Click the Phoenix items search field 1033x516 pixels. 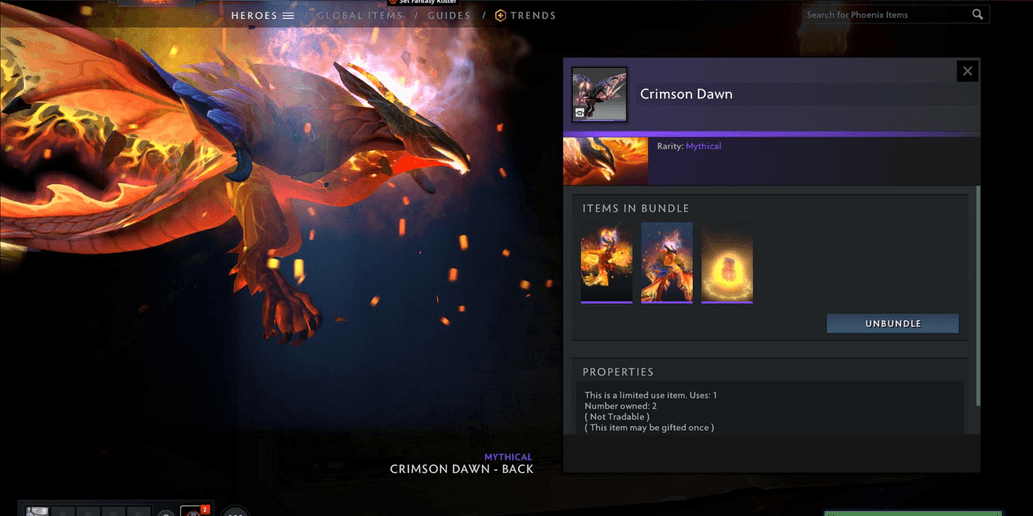pos(885,15)
